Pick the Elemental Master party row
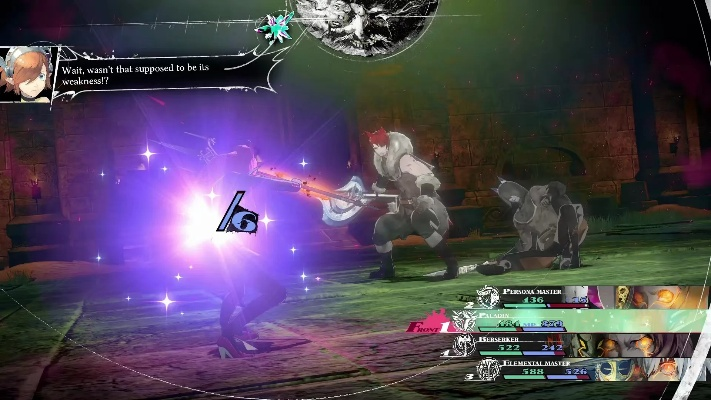Screen dimensions: 711x400 (560, 369)
